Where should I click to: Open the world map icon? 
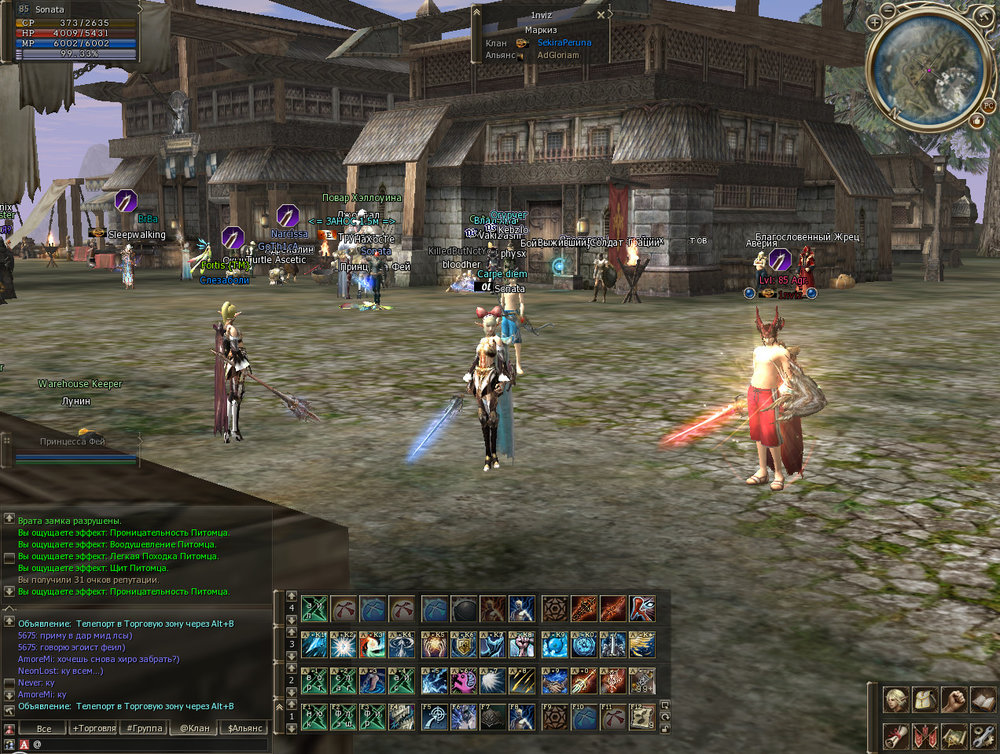(954, 735)
